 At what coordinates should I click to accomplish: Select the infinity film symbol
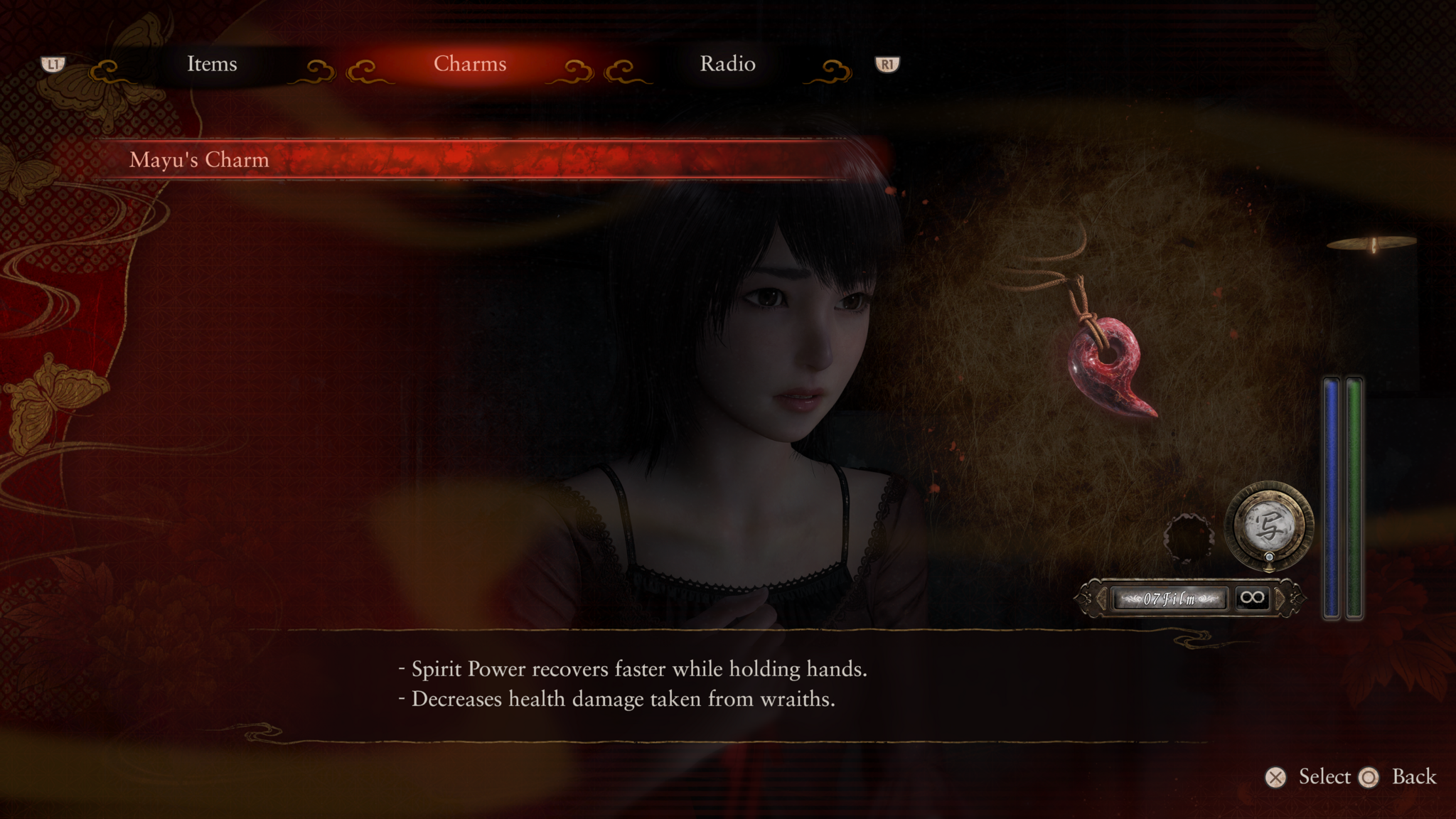point(1253,599)
